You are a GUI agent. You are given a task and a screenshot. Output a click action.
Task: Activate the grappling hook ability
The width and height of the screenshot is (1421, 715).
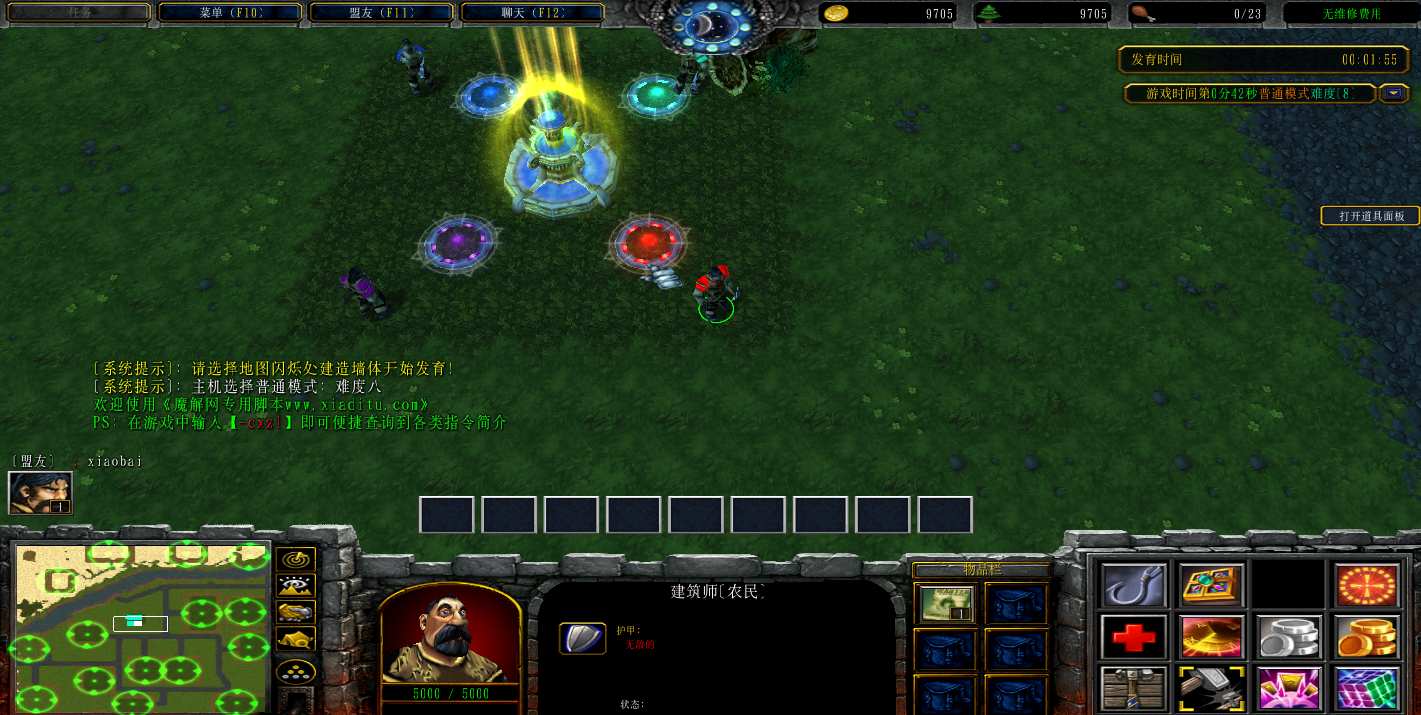(1135, 585)
